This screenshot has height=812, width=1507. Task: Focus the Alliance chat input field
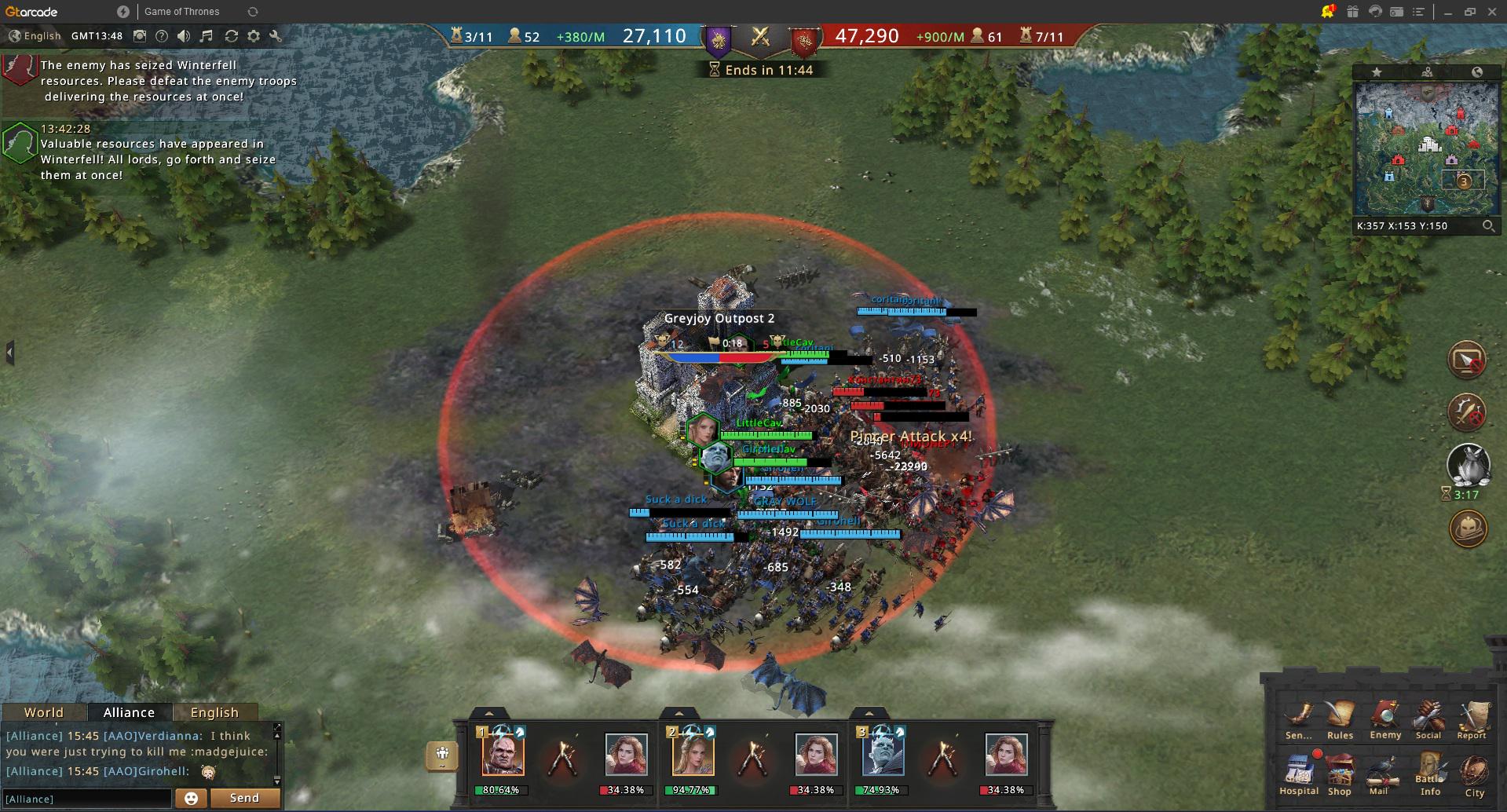86,799
